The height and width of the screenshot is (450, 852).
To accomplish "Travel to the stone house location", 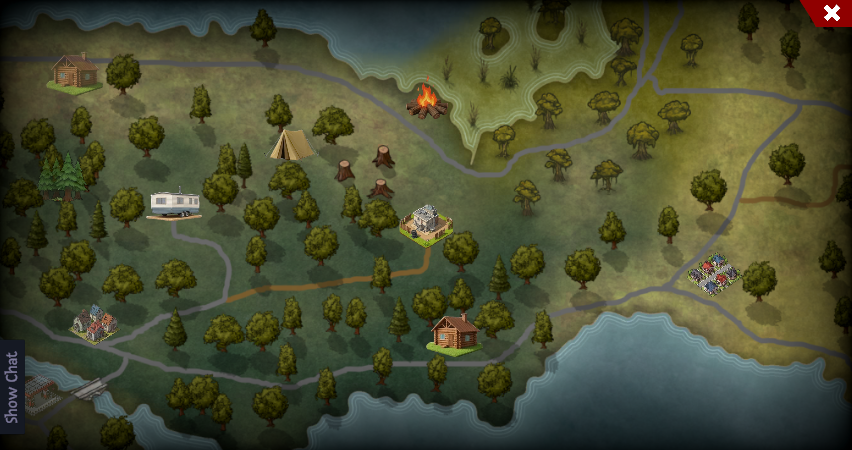I will (427, 223).
